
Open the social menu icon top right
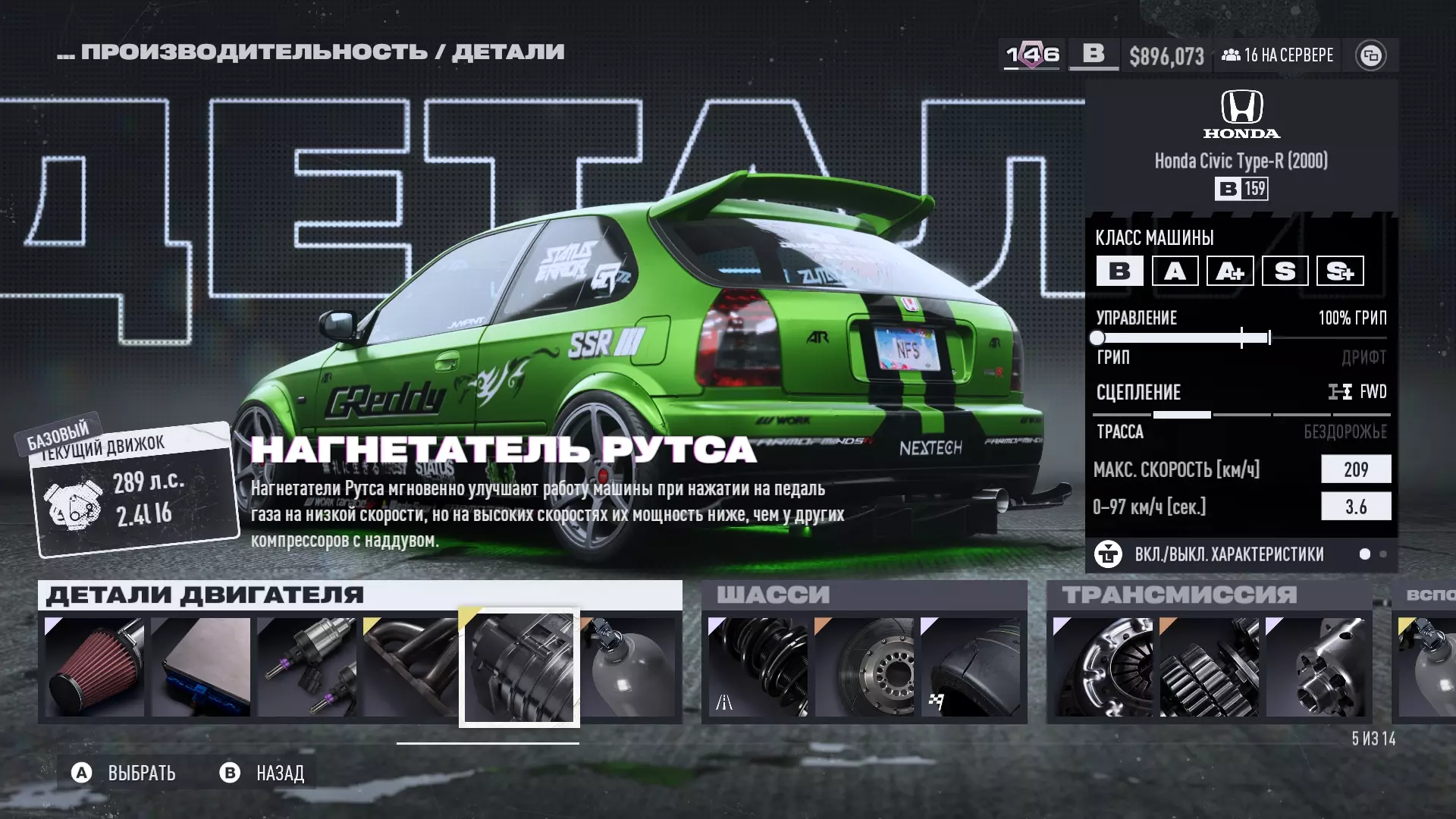pos(1370,55)
